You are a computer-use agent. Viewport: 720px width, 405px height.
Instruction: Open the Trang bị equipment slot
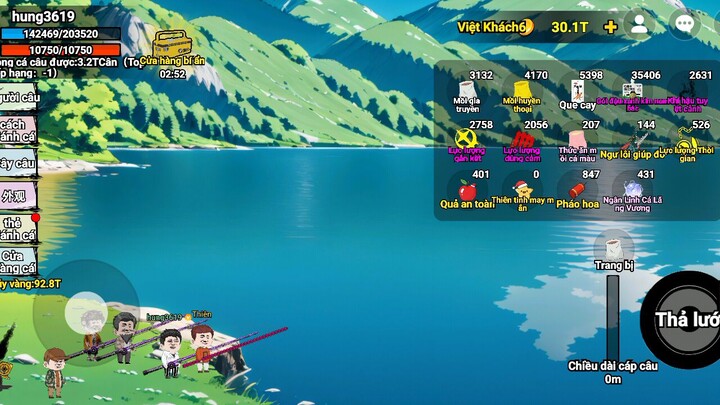click(614, 250)
